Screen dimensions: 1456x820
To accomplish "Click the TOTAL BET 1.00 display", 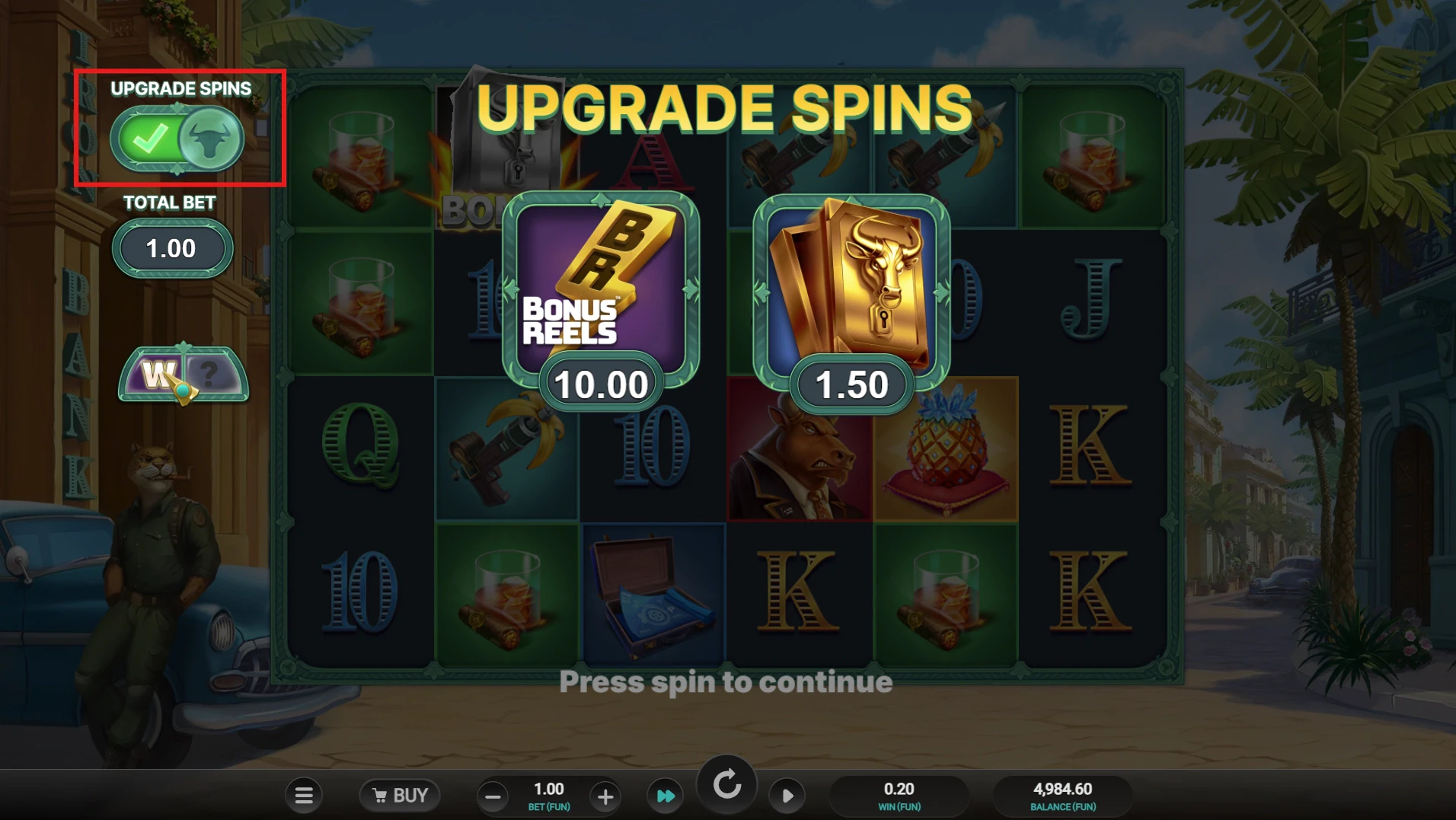I will pos(172,248).
